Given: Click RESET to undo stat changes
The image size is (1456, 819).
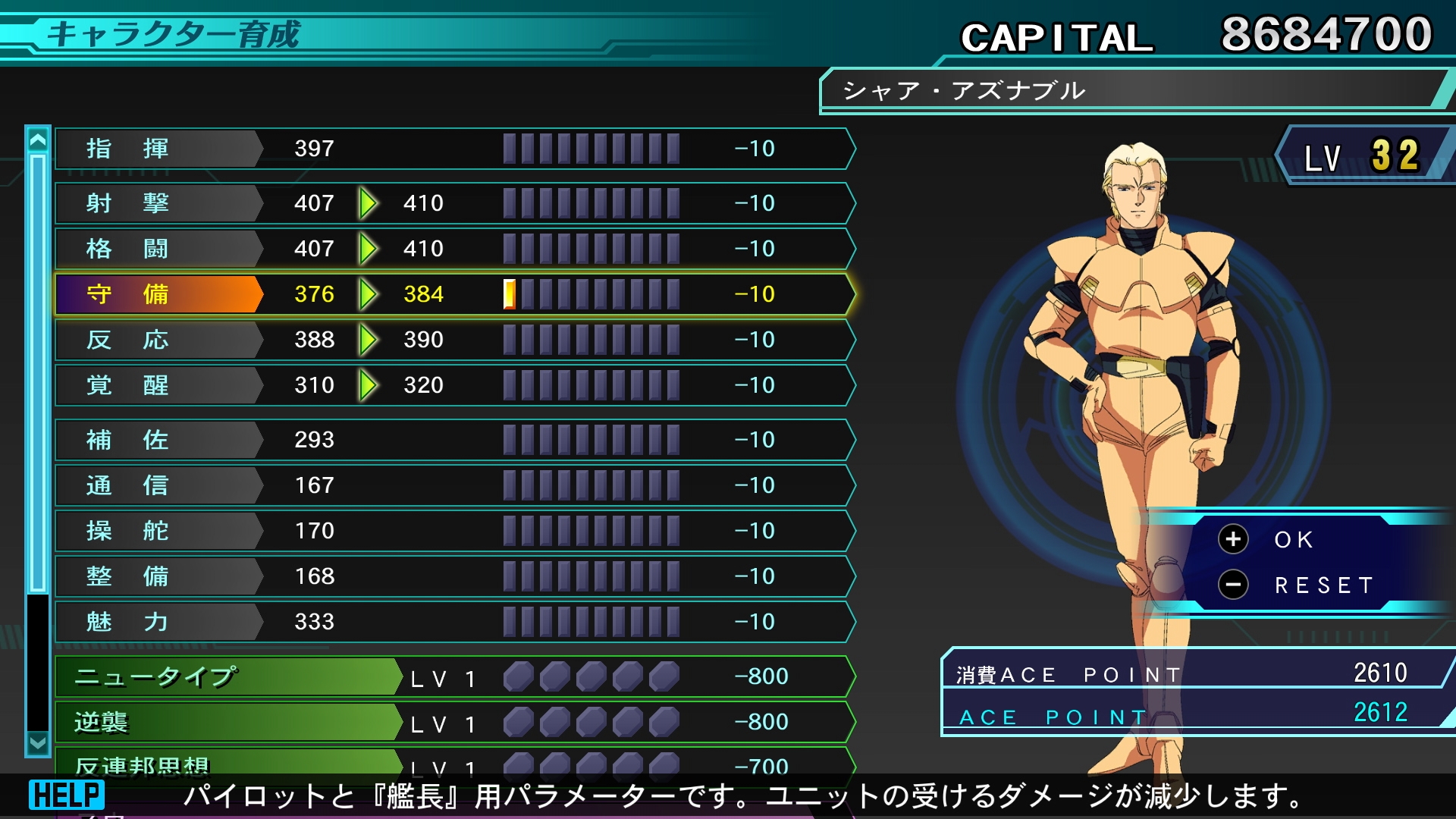Looking at the screenshot, I should click(x=1323, y=585).
